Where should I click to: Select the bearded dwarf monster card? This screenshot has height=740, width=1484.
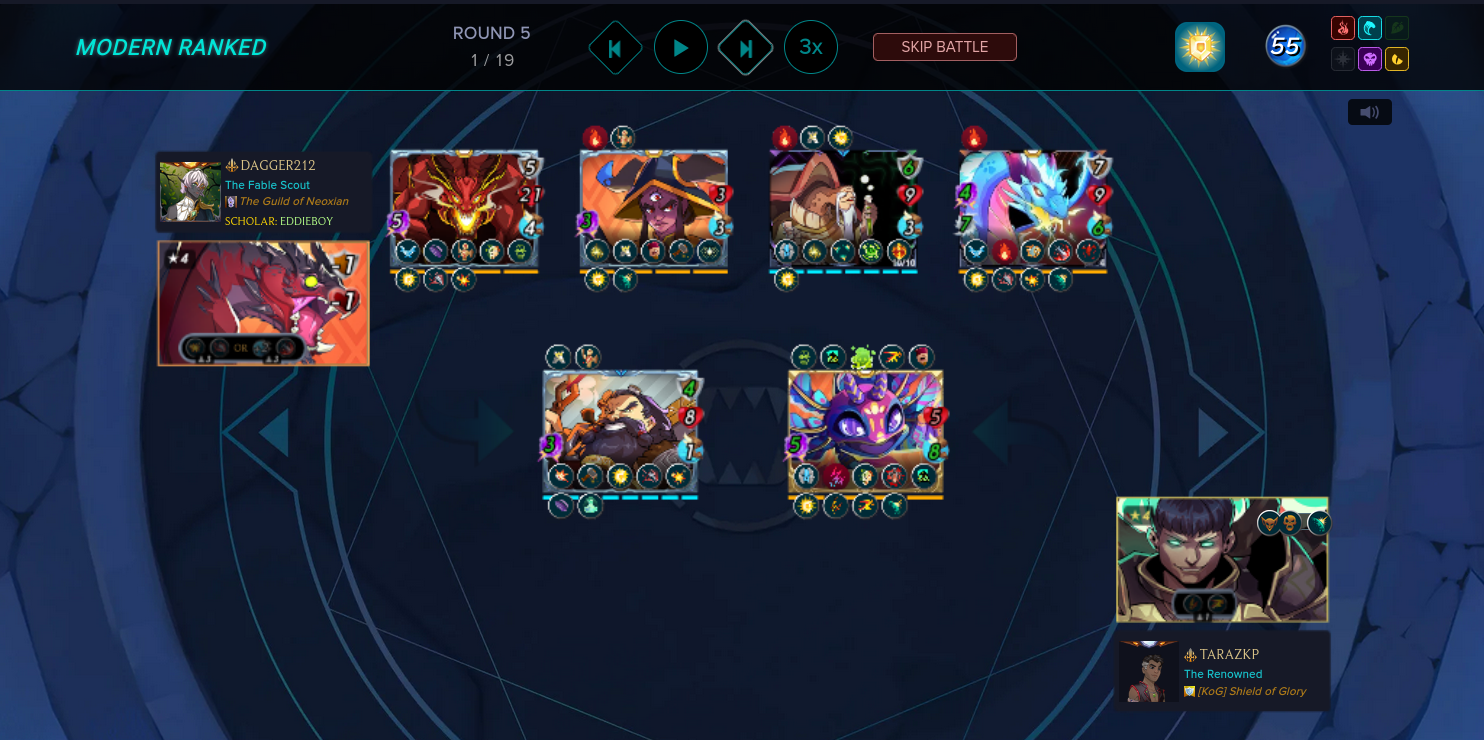(620, 430)
